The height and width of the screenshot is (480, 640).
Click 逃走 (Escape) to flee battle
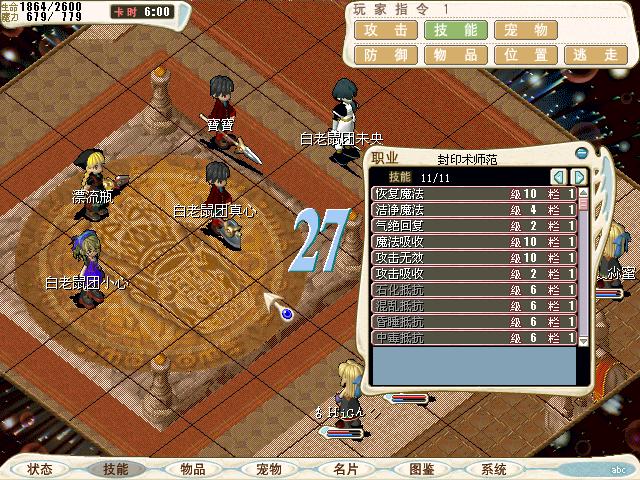pos(593,56)
